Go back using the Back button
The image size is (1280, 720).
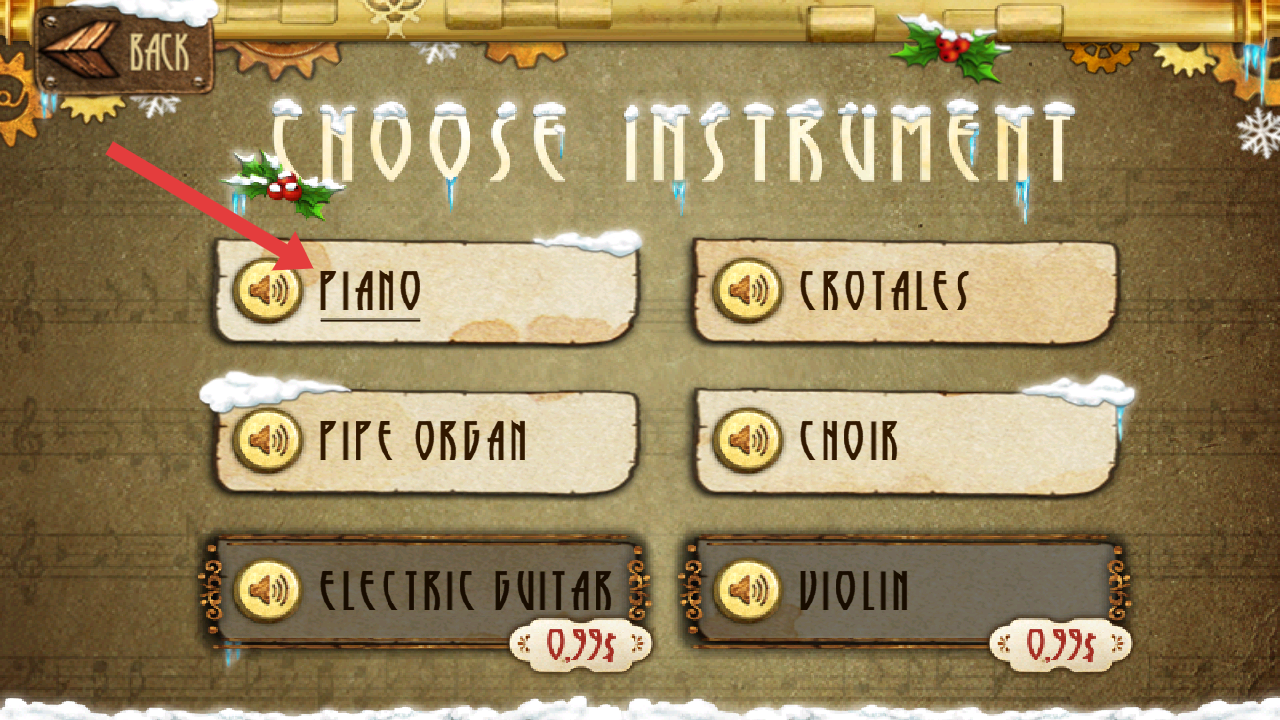point(125,50)
